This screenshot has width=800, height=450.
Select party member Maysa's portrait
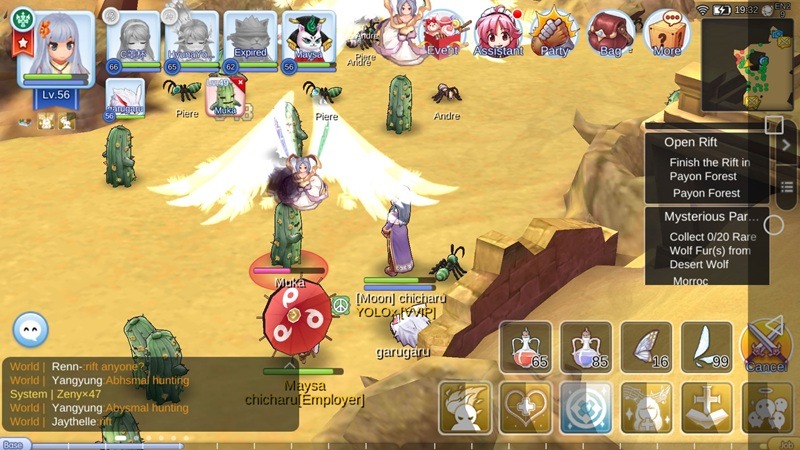(307, 42)
